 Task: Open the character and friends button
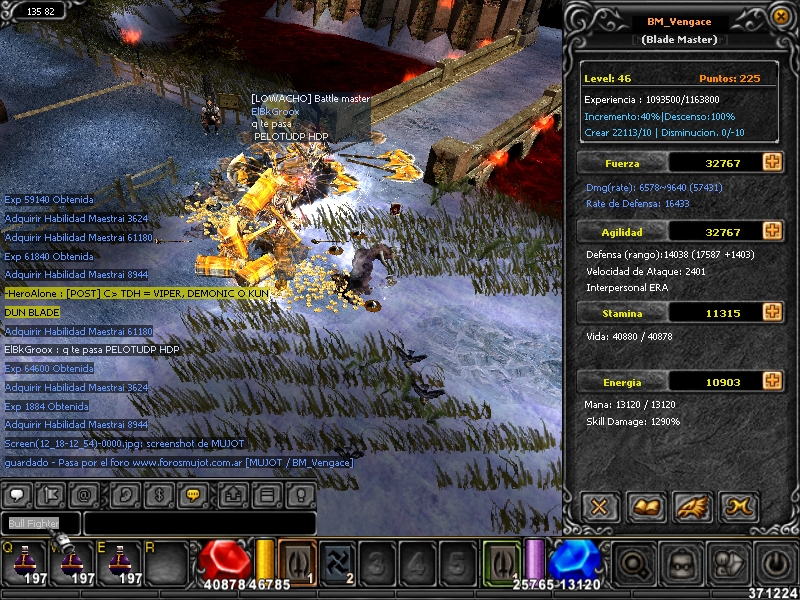point(727,565)
